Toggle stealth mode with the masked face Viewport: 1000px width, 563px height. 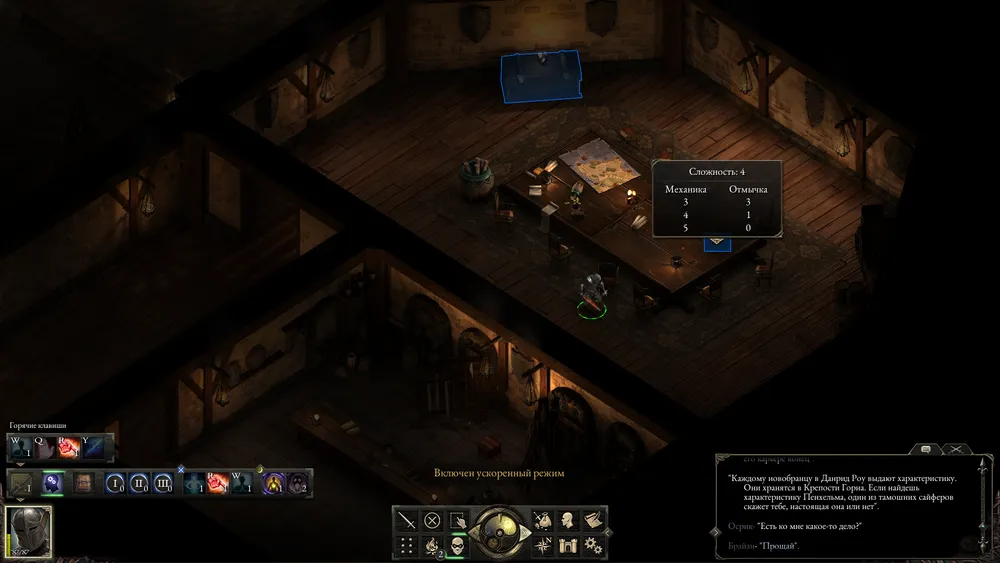pos(458,545)
